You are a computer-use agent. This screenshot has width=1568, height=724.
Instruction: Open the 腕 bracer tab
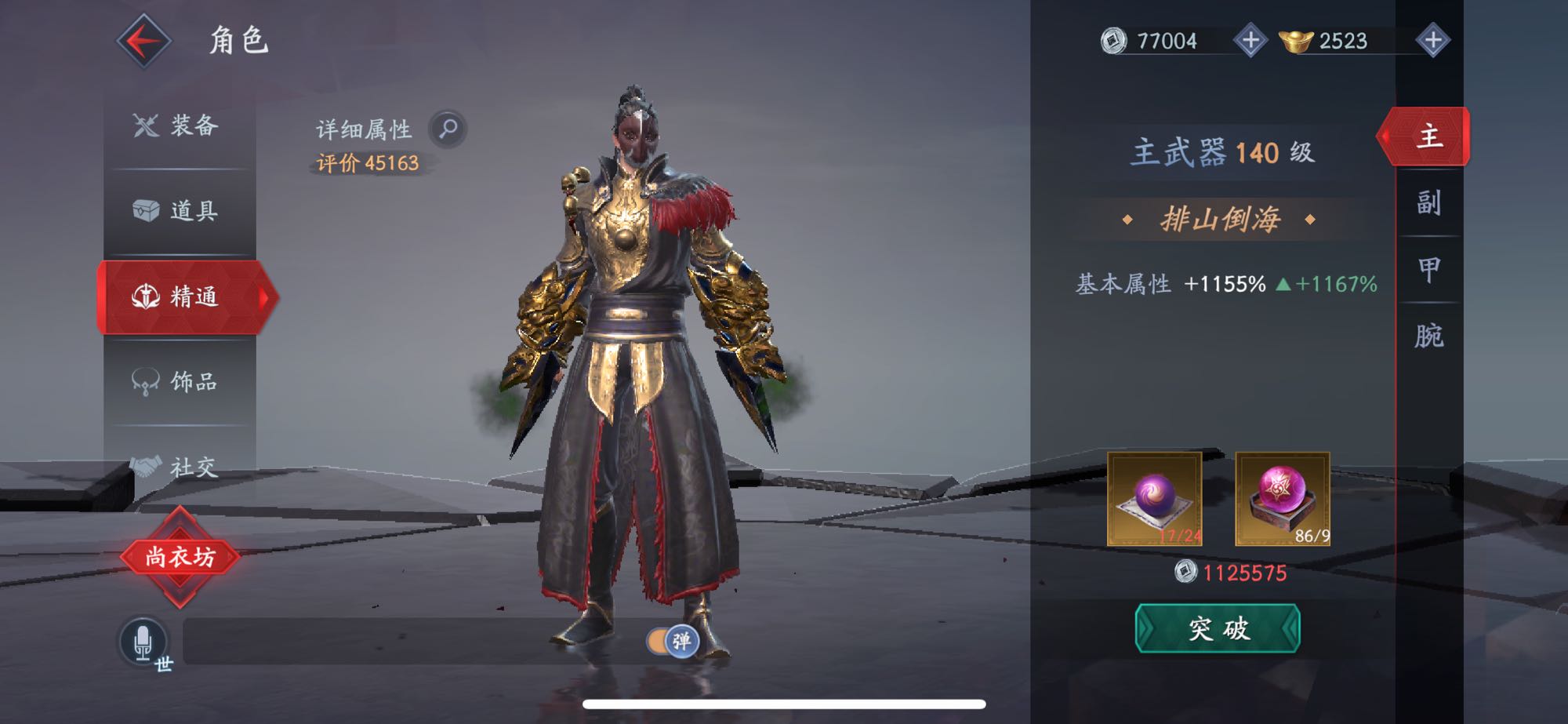[1428, 336]
